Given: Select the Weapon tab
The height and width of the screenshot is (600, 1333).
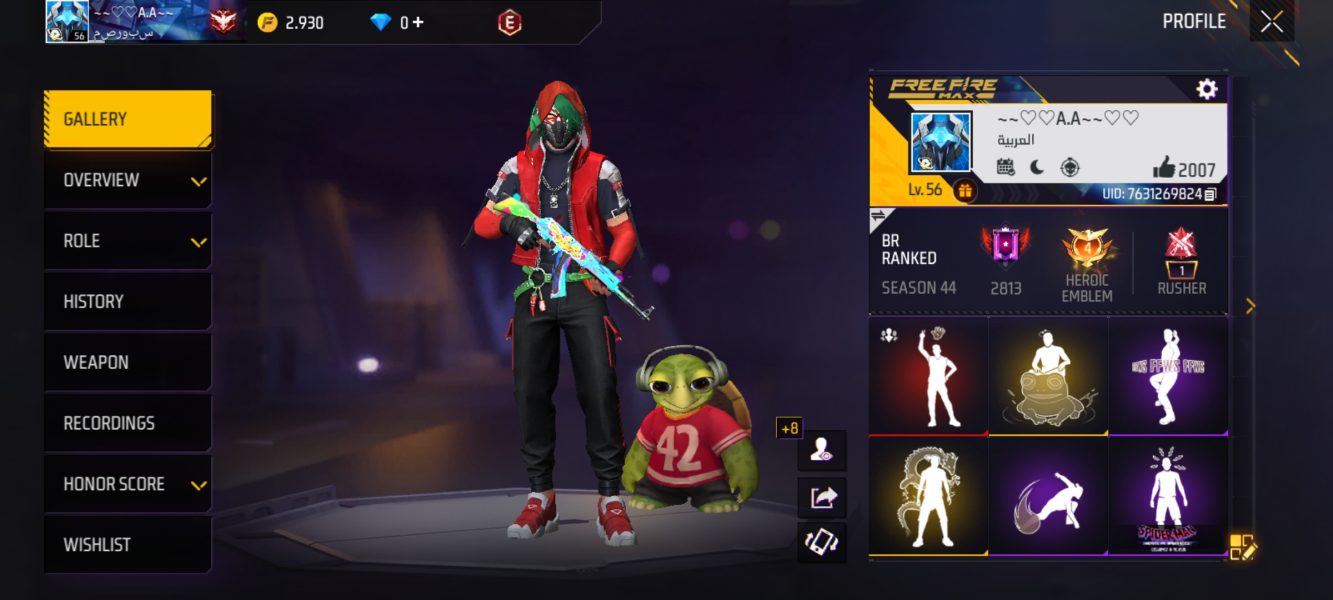Looking at the screenshot, I should click(127, 363).
